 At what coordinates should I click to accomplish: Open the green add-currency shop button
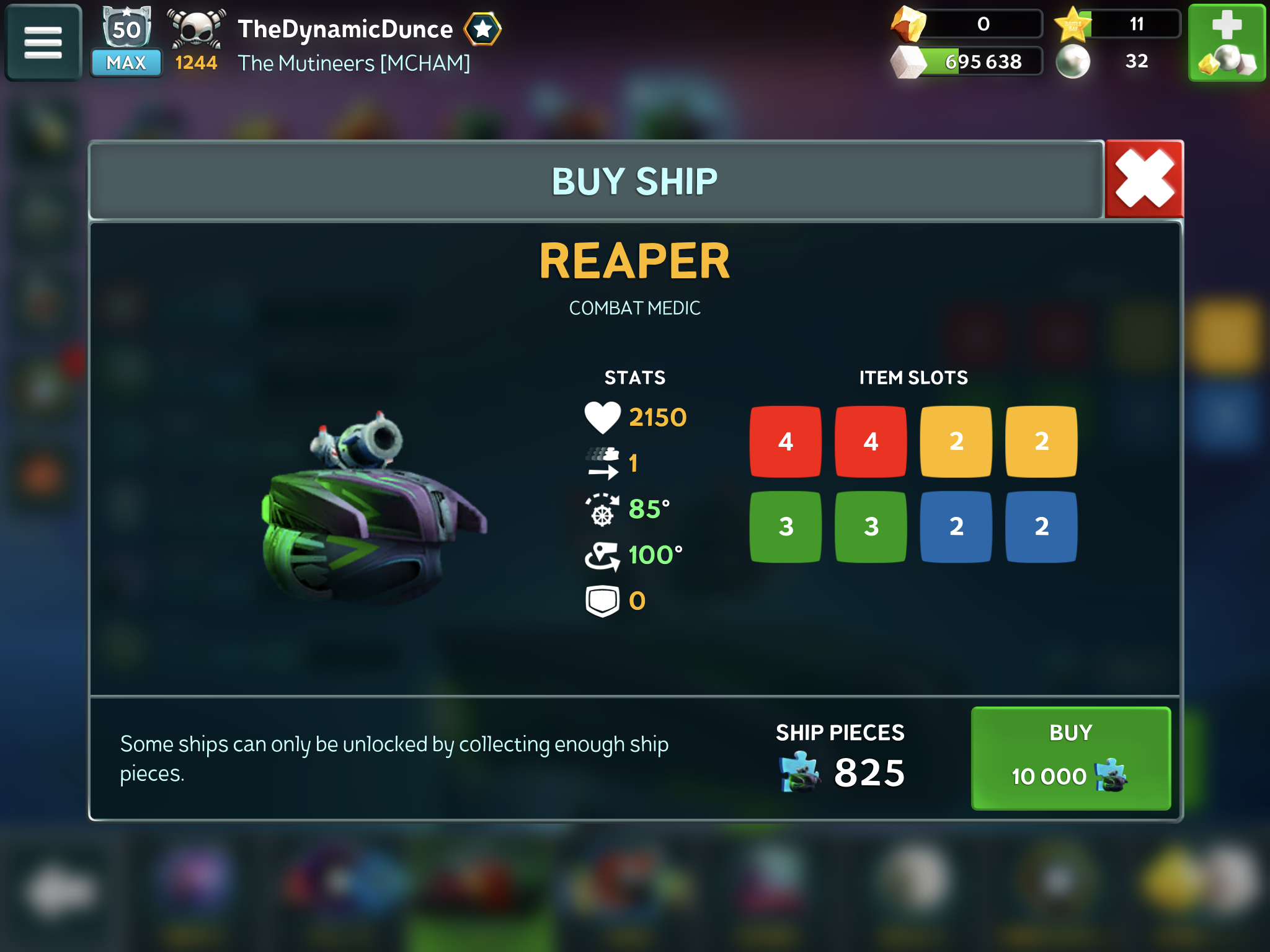pos(1226,43)
